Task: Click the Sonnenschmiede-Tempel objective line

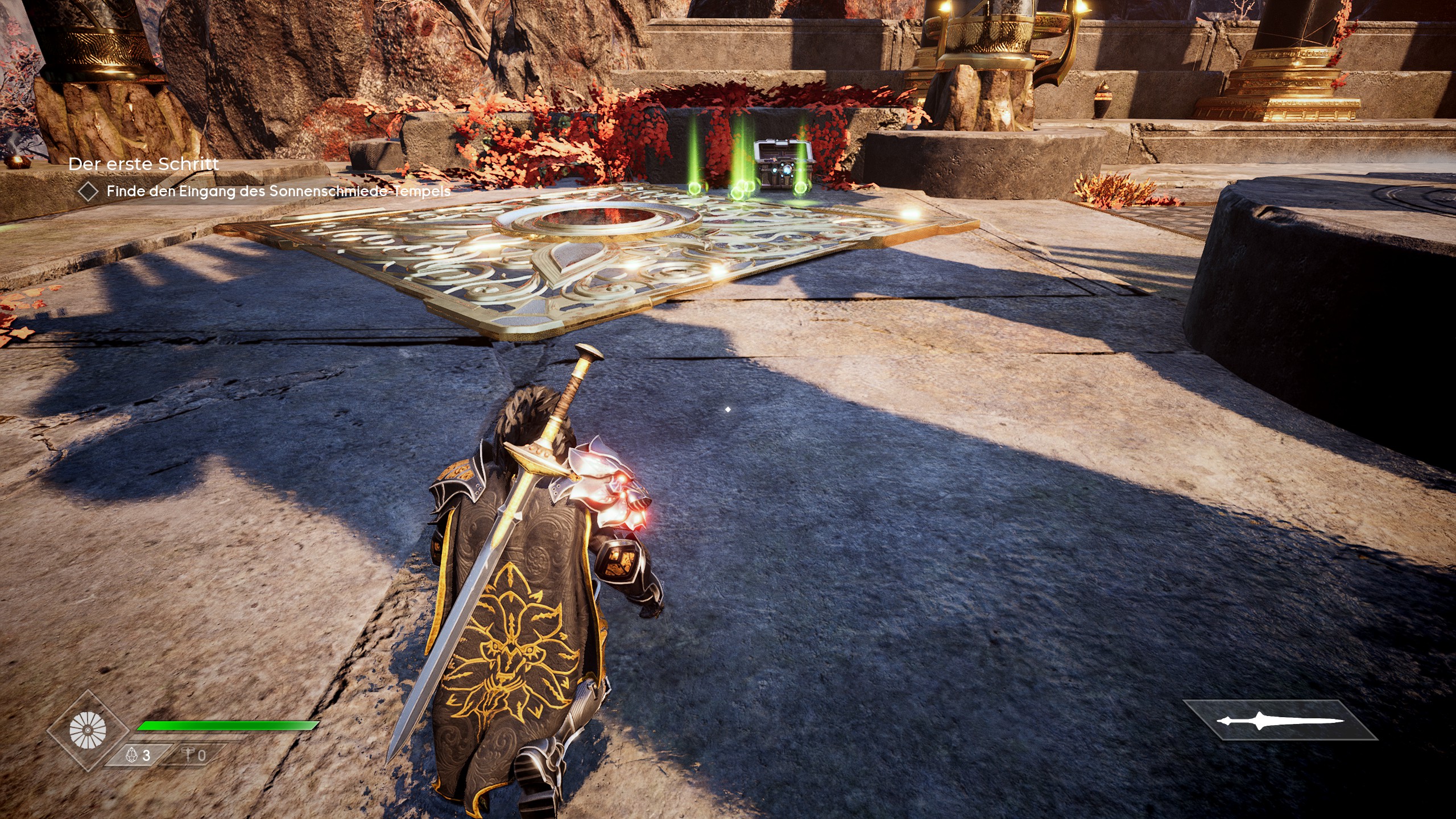Action: [x=278, y=191]
